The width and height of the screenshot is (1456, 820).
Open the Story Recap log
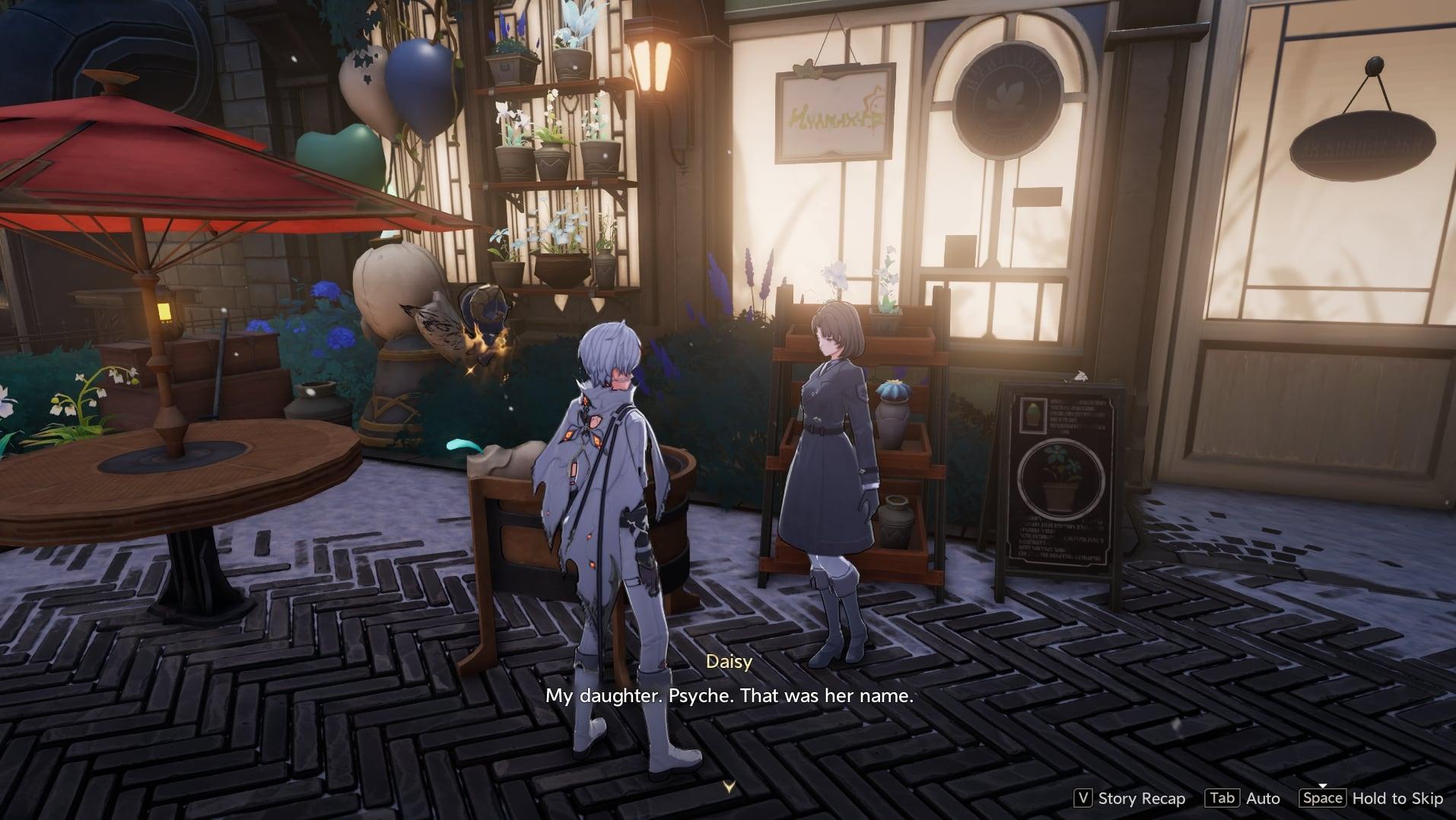point(1130,798)
